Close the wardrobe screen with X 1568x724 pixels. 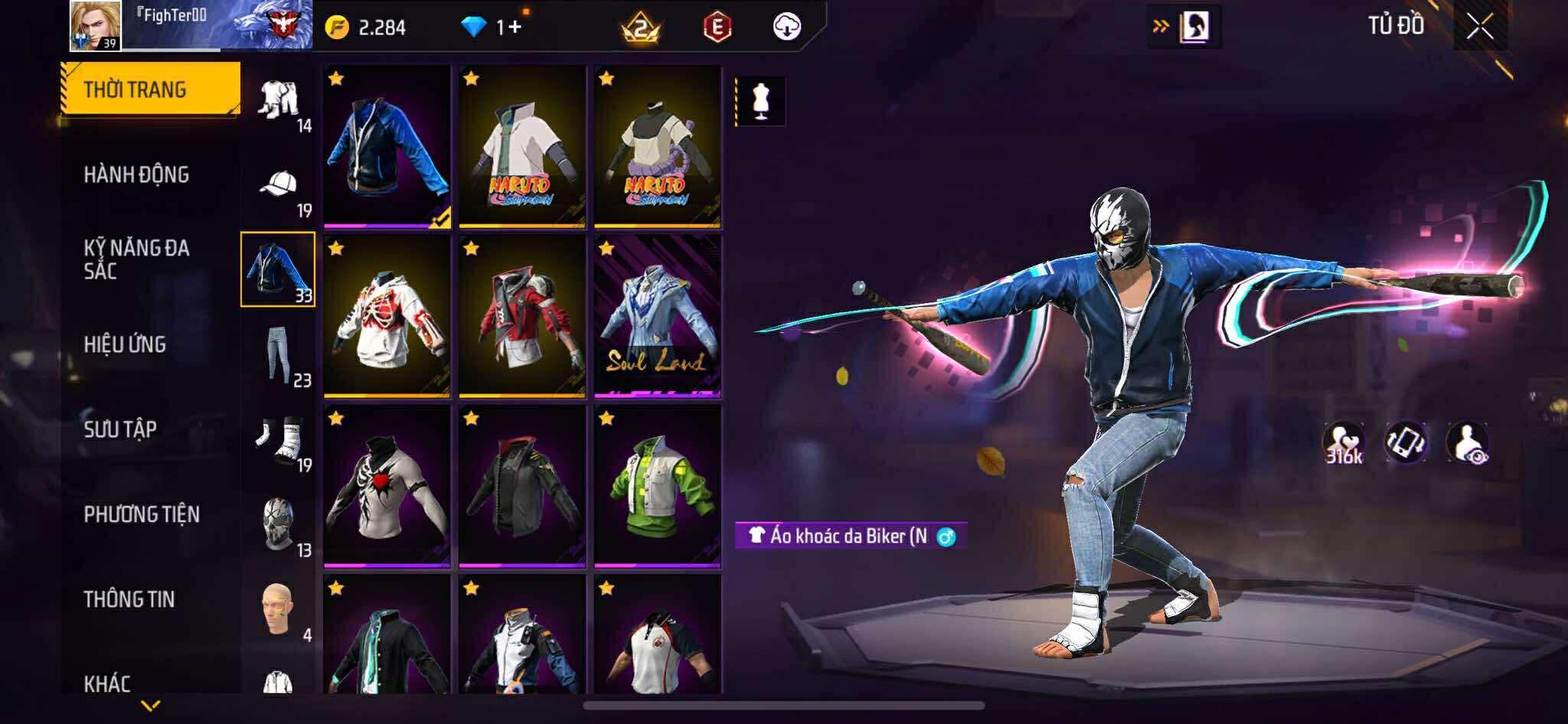1479,28
